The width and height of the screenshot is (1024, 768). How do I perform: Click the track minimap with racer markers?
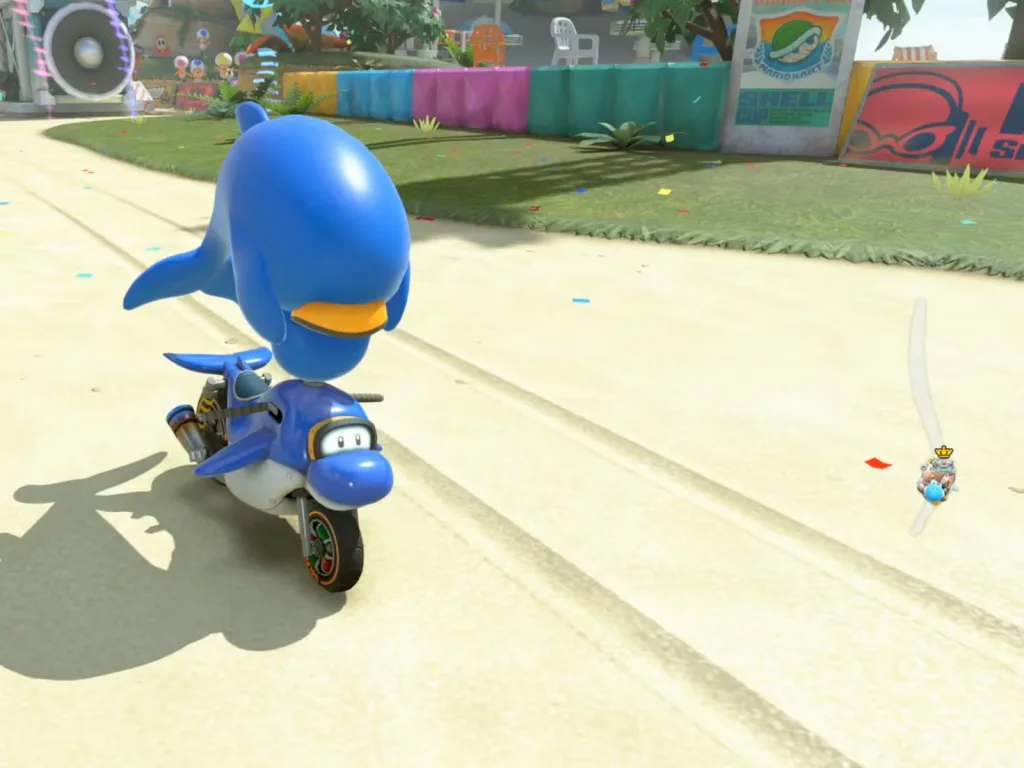tap(926, 420)
